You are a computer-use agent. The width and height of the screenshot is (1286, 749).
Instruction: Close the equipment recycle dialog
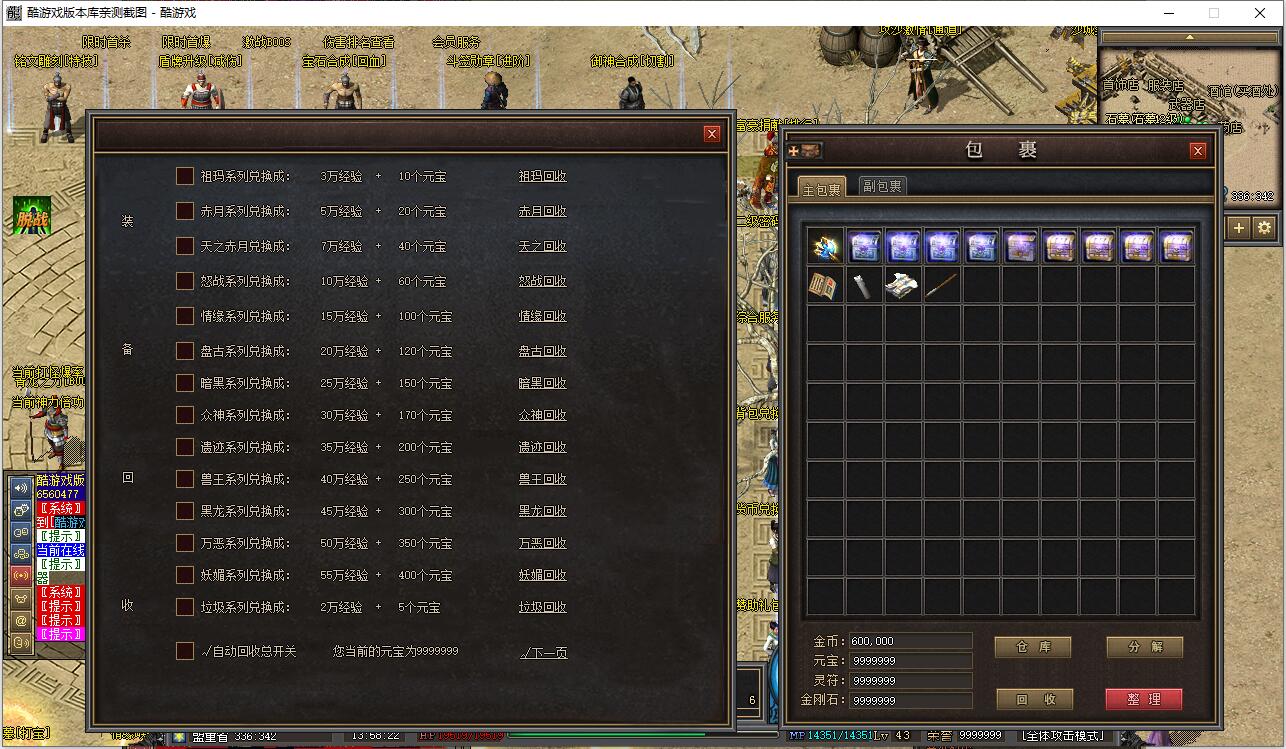712,134
